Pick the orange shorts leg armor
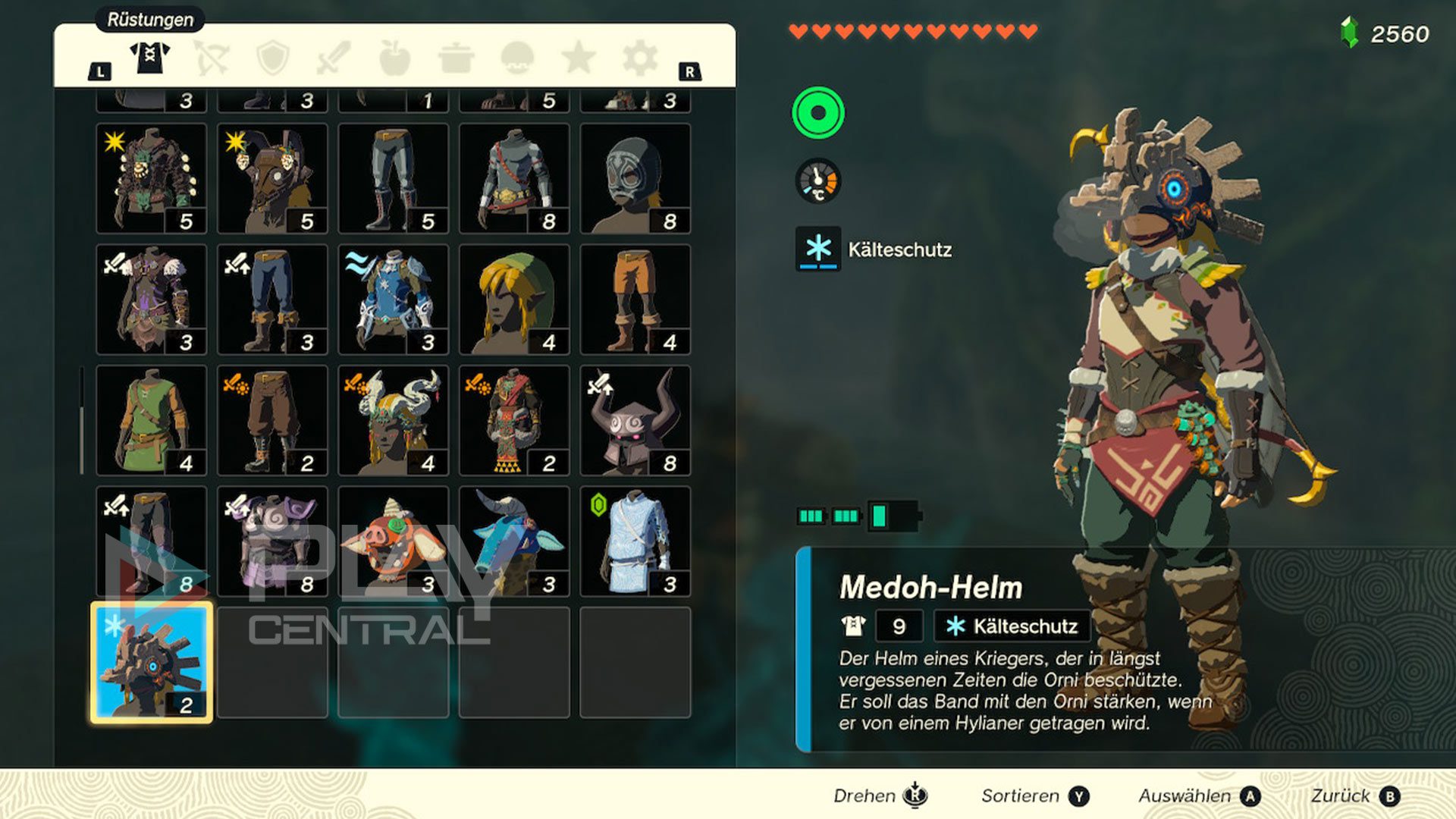Image resolution: width=1456 pixels, height=819 pixels. tap(635, 300)
